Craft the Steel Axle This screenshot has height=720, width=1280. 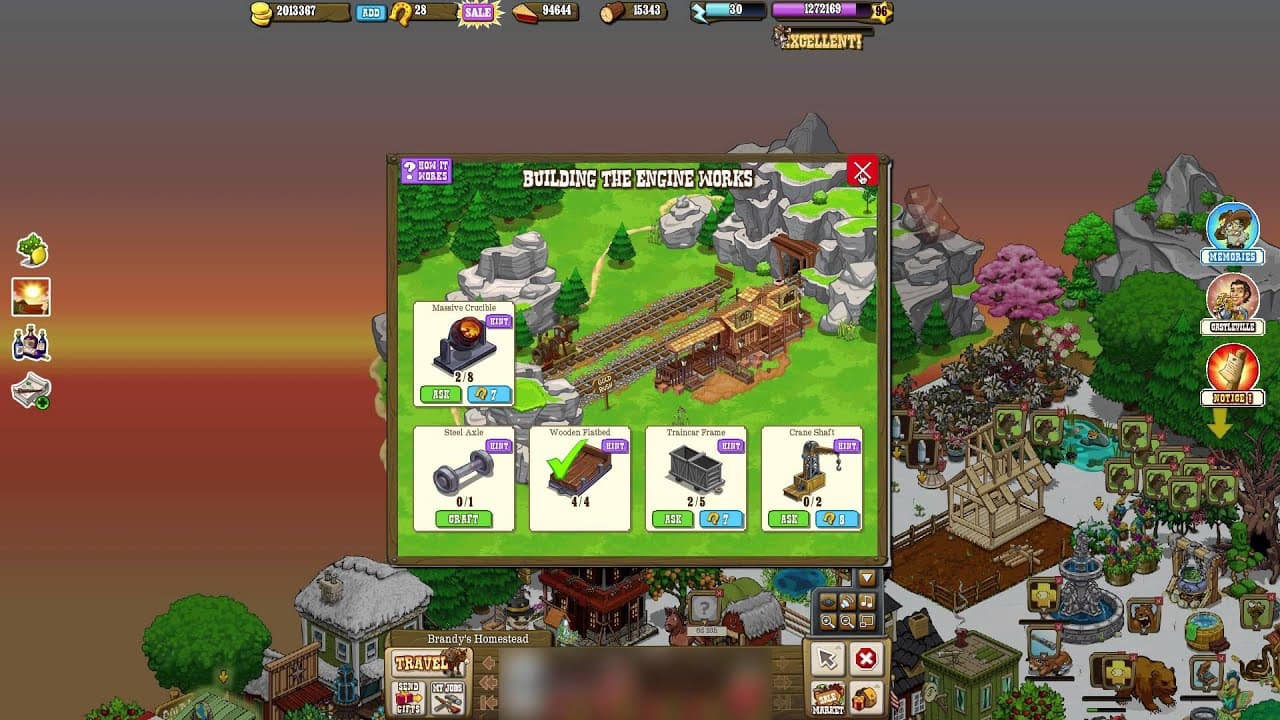click(464, 519)
